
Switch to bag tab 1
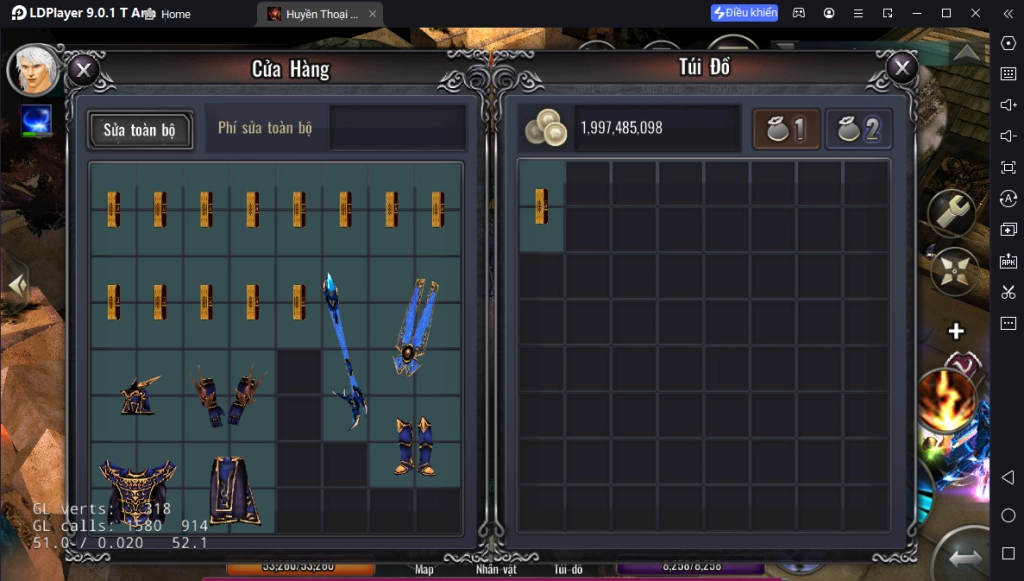click(786, 129)
